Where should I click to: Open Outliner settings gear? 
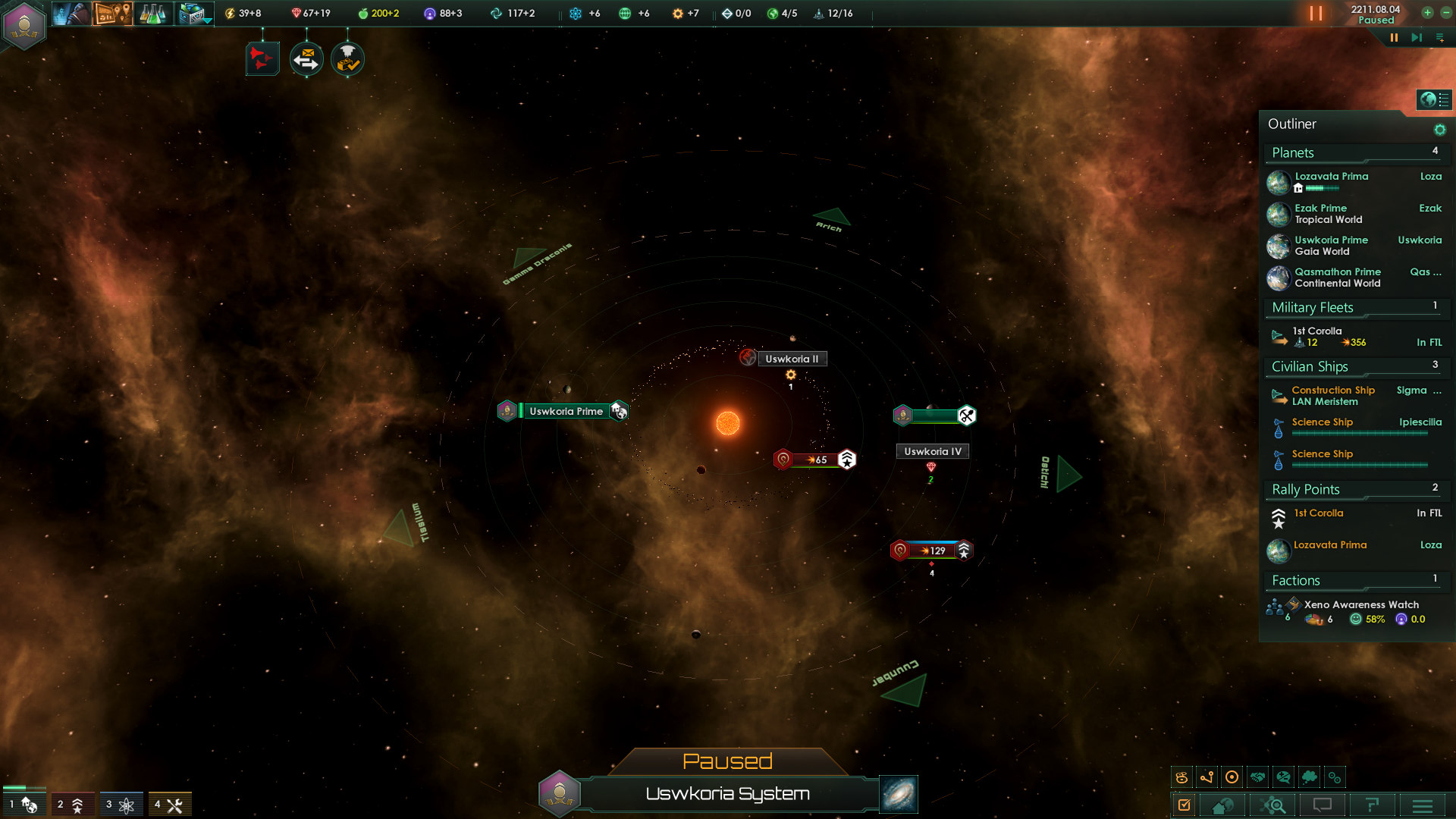click(x=1439, y=130)
